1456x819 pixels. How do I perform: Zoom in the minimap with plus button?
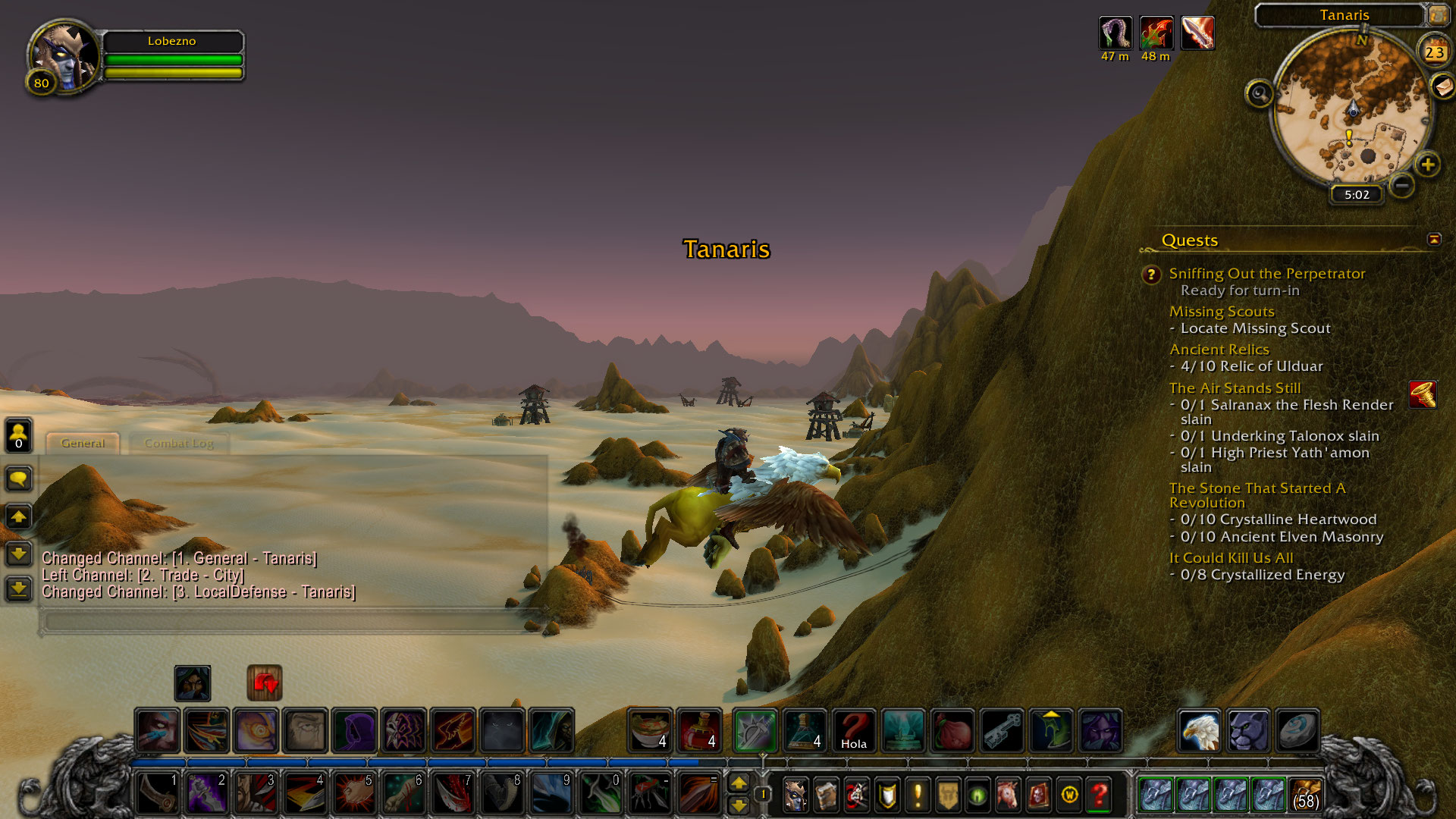1427,165
